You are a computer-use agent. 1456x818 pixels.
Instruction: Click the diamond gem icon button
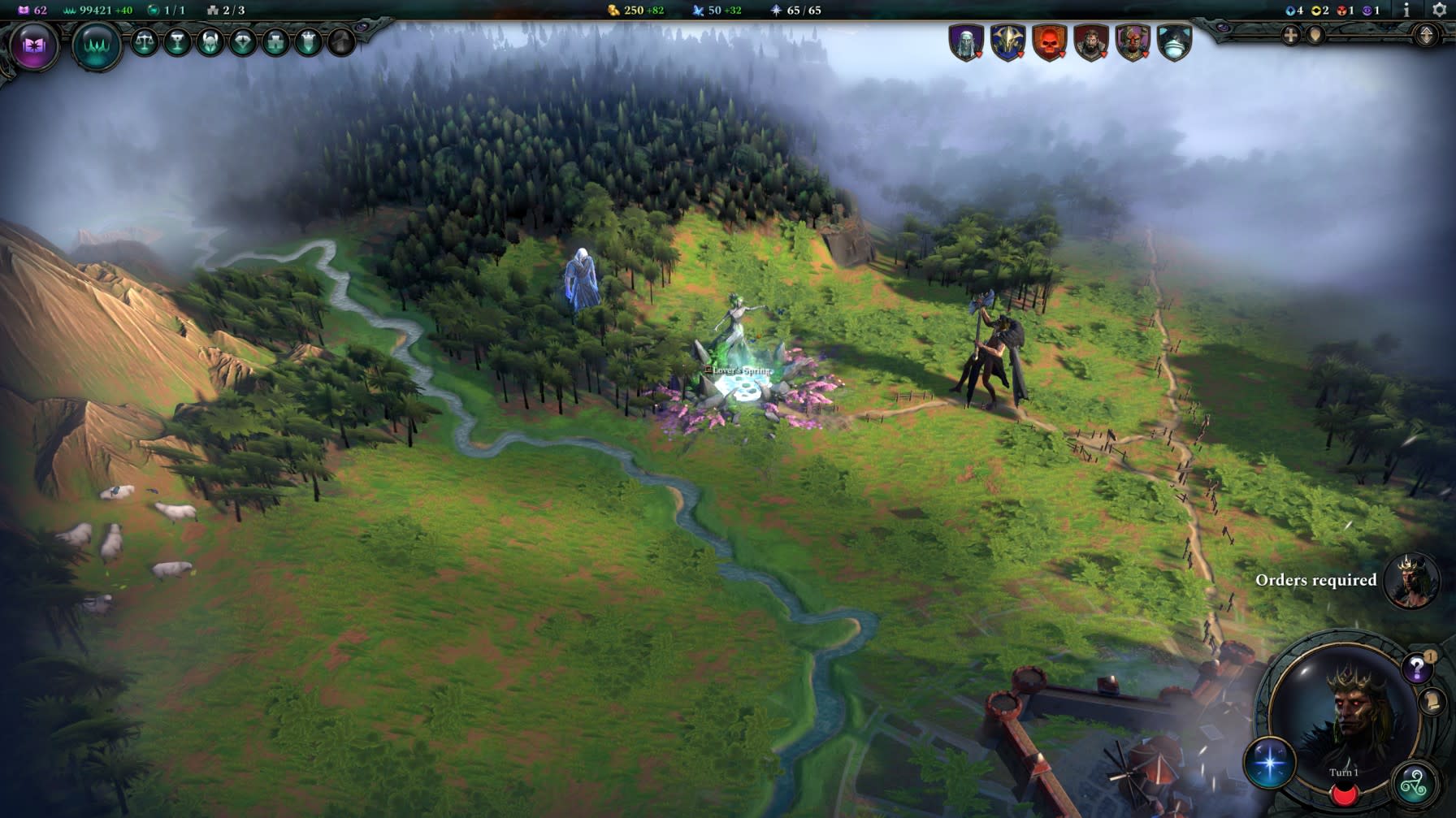[242, 42]
